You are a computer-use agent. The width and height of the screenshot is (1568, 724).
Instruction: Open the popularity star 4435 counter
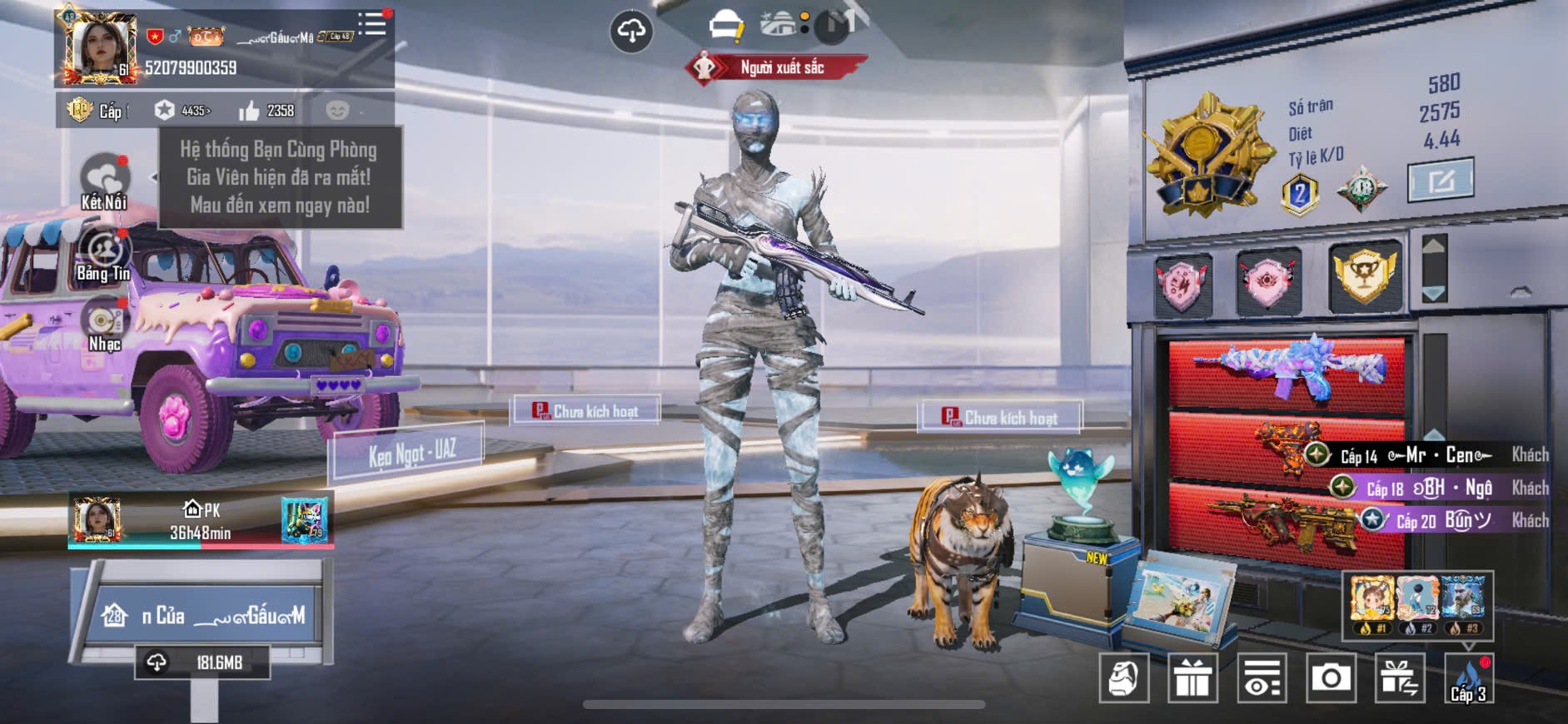coord(182,111)
